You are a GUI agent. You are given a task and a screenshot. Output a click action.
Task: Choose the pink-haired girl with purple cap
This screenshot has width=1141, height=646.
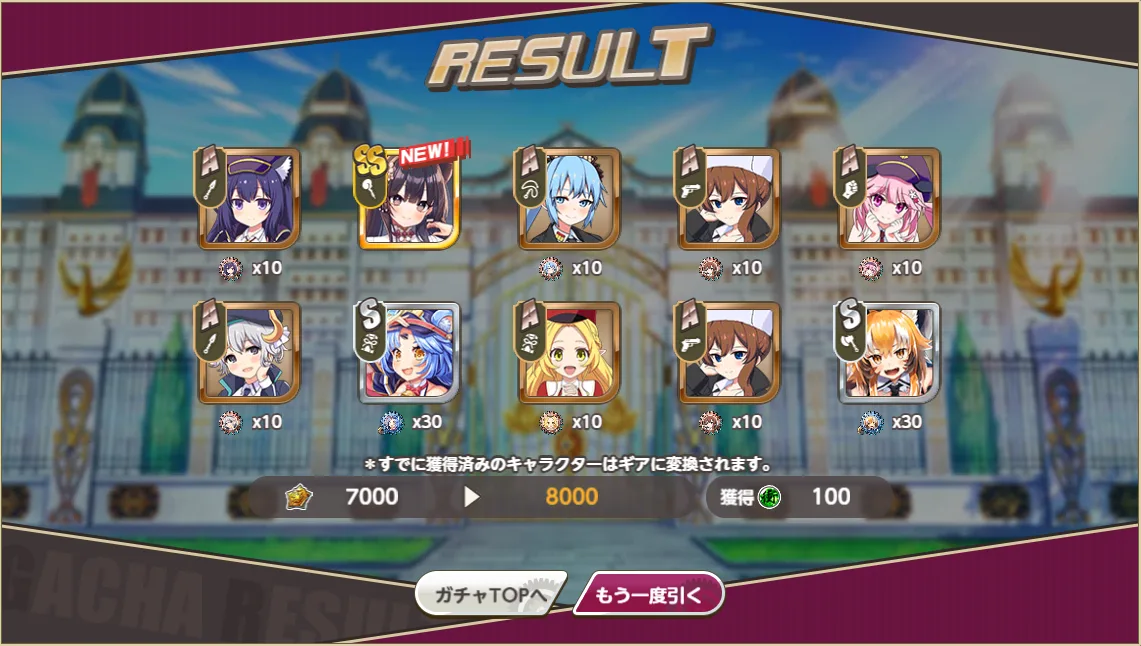(889, 199)
